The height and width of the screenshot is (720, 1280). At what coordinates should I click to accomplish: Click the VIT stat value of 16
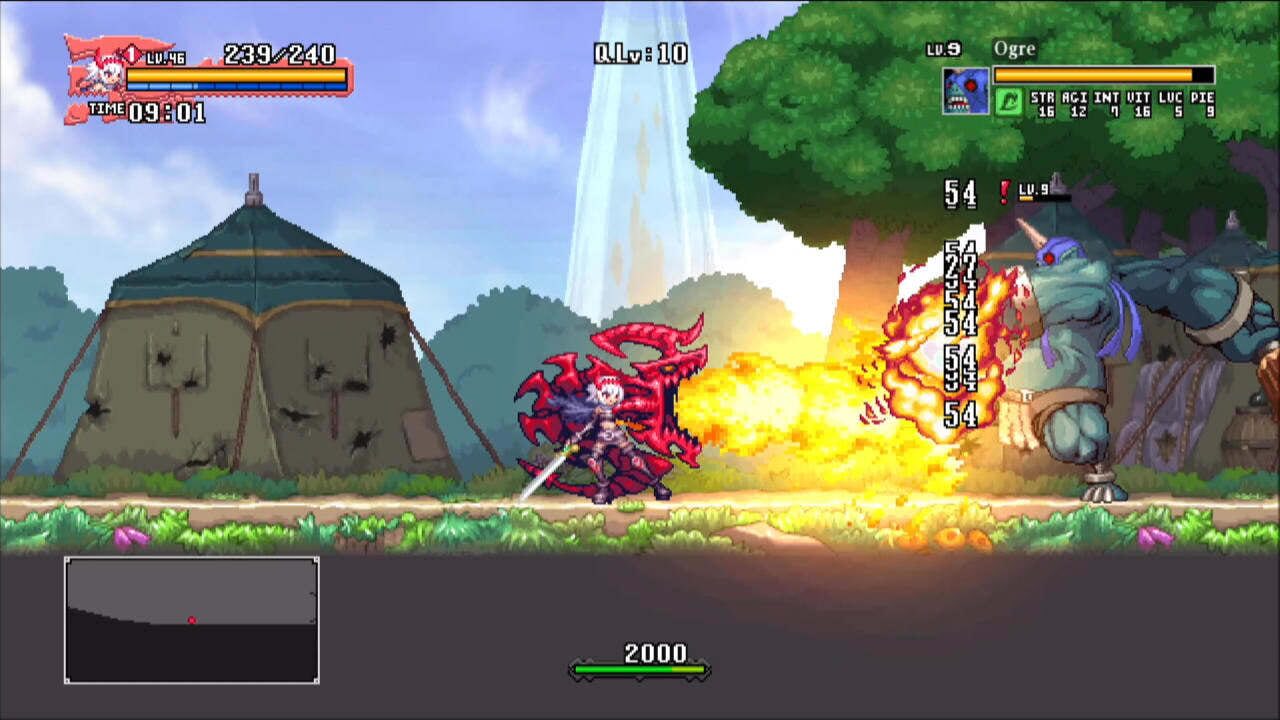pos(1140,110)
